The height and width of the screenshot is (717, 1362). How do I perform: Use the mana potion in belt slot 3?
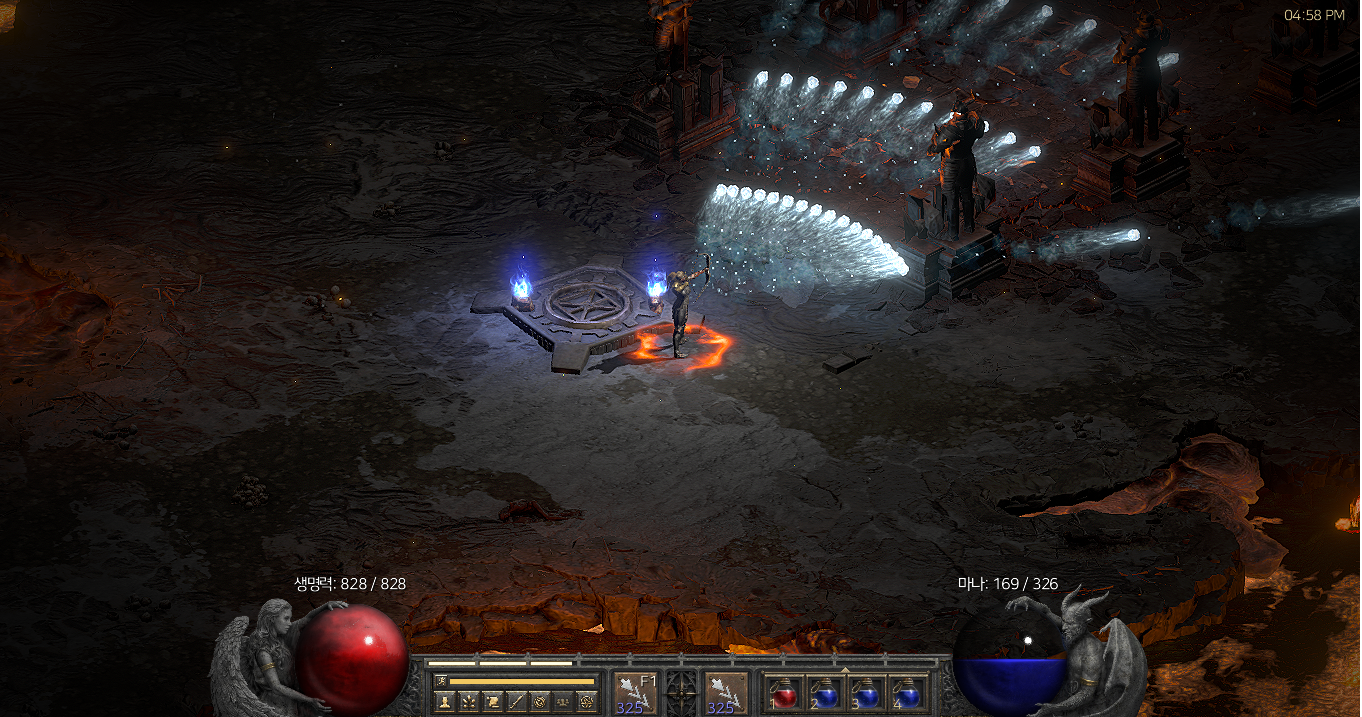pyautogui.click(x=866, y=693)
